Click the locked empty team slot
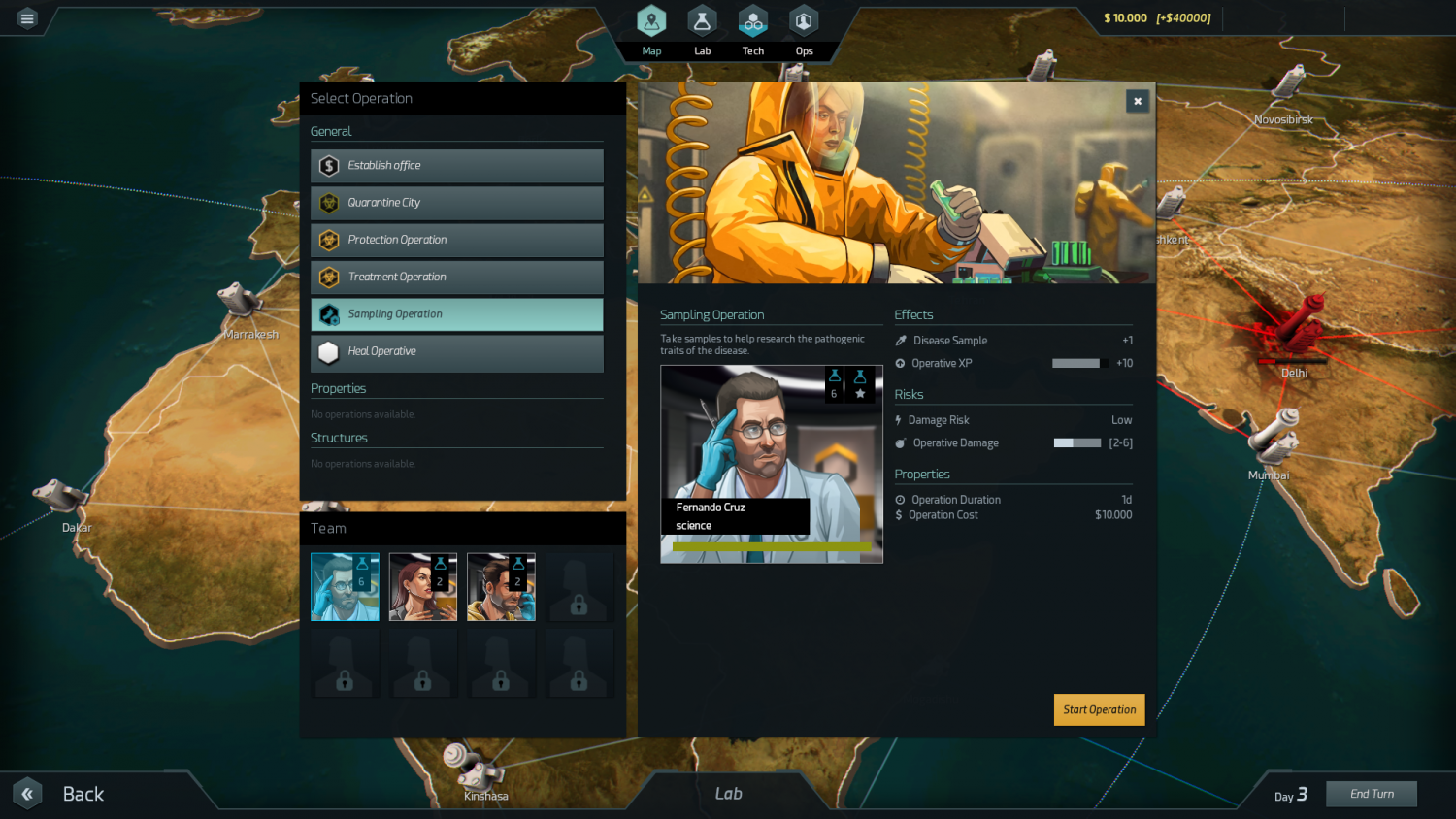Screen dimensions: 1456x819 tap(579, 586)
